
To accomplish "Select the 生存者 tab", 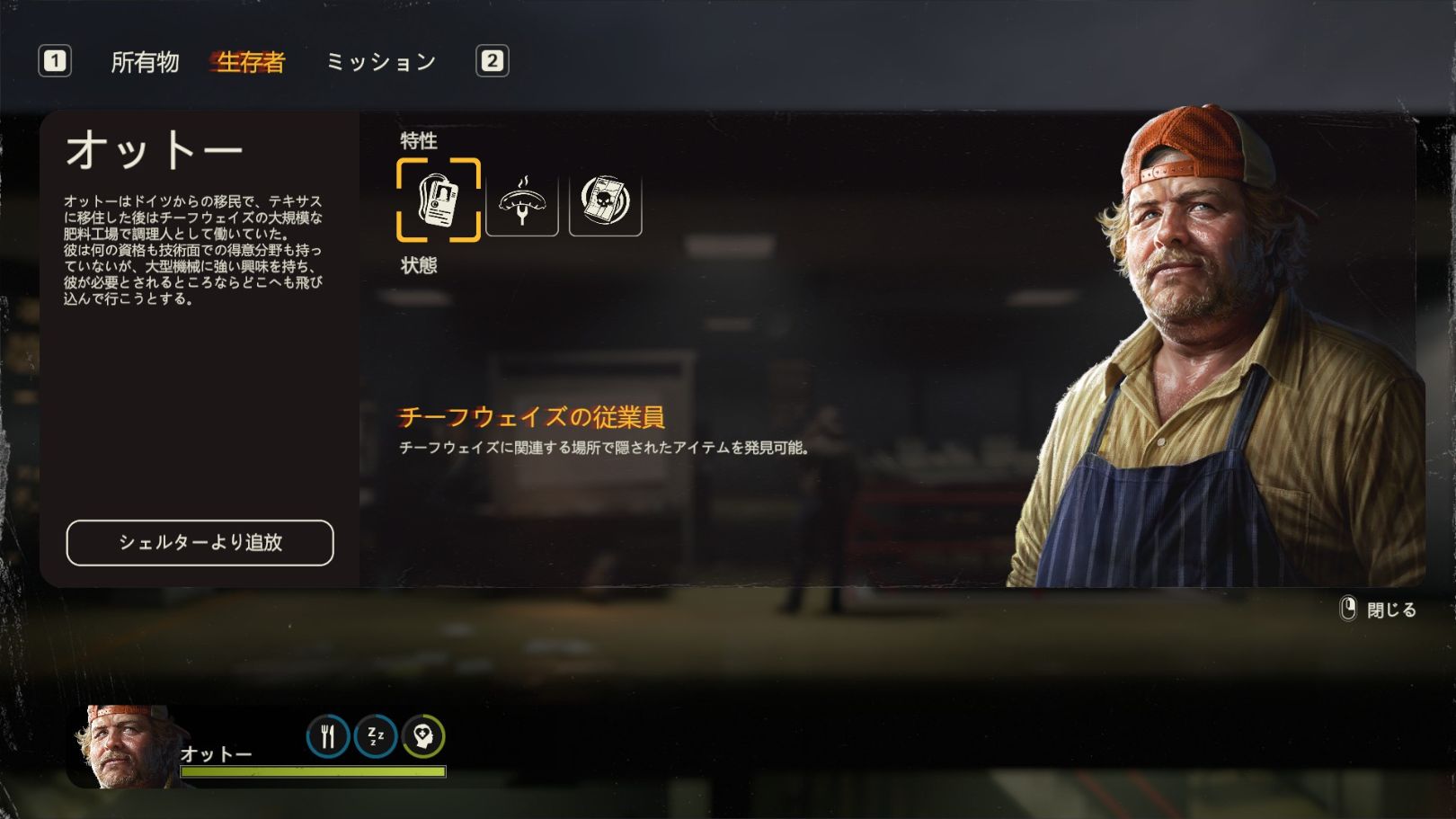I will pyautogui.click(x=251, y=62).
